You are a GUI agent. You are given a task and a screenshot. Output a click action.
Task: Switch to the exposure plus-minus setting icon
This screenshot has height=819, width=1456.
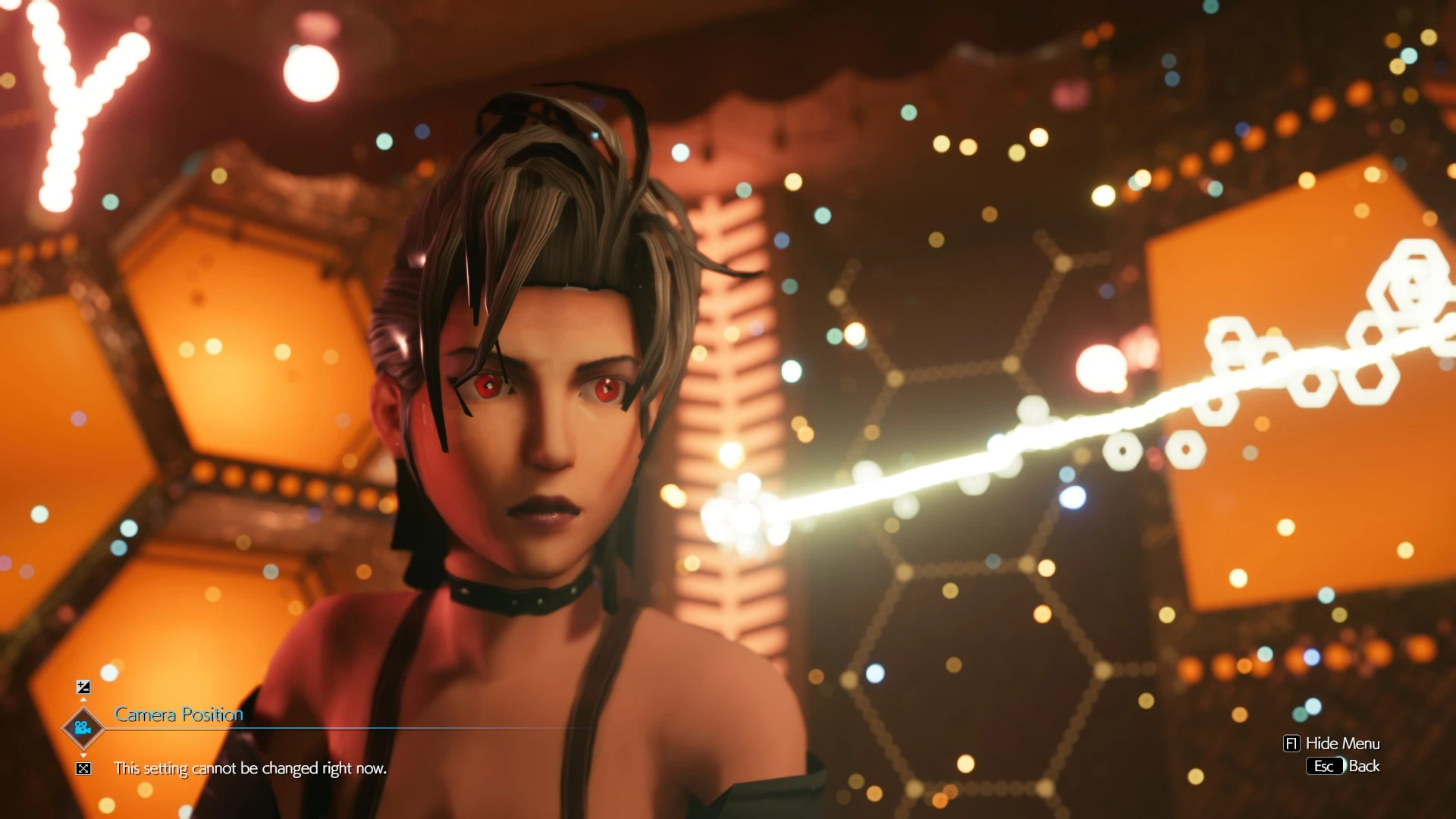(x=83, y=687)
